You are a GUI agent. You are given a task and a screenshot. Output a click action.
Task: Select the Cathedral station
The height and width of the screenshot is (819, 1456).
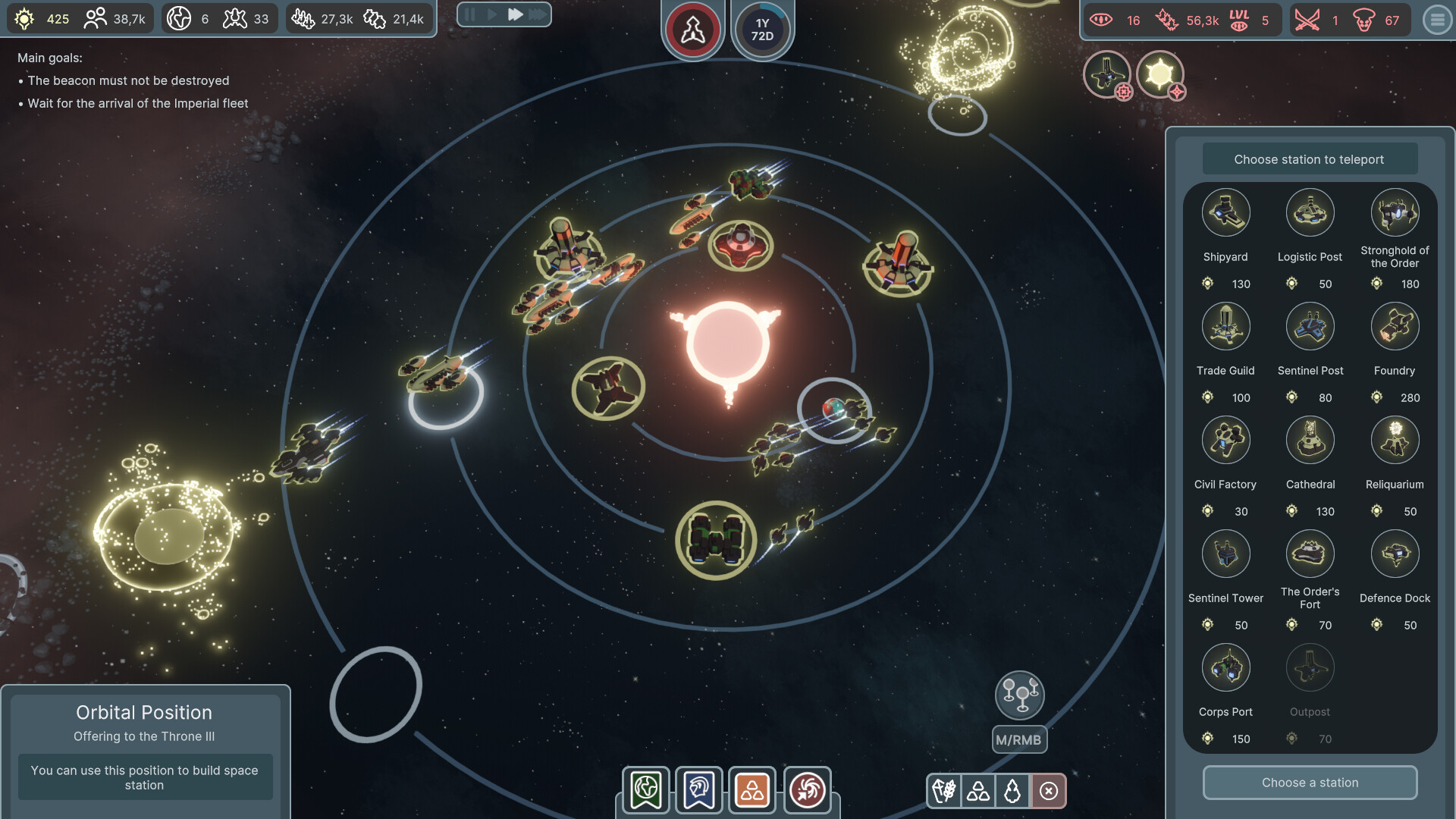coord(1310,441)
